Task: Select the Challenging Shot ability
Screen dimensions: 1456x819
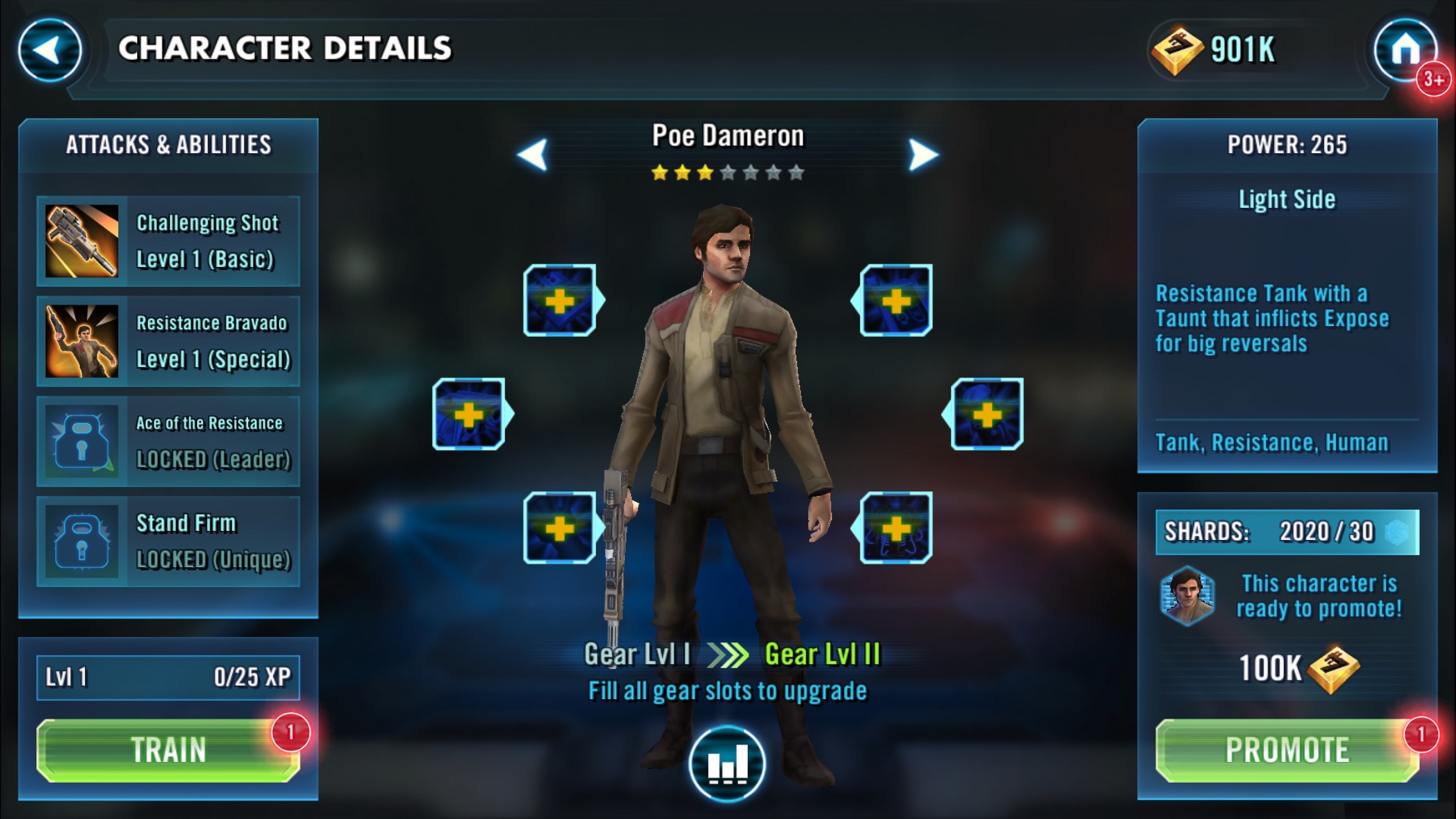Action: pyautogui.click(x=168, y=241)
